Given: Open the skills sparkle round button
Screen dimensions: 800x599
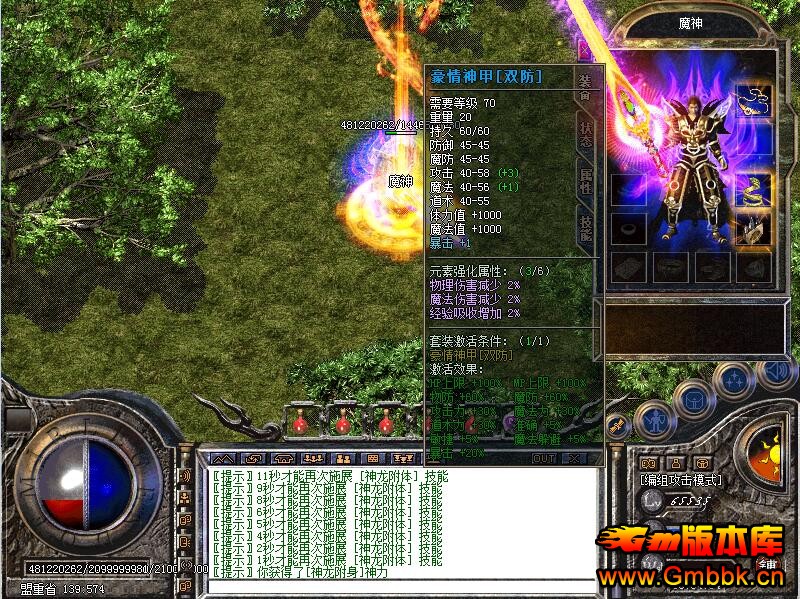Looking at the screenshot, I should point(735,379).
